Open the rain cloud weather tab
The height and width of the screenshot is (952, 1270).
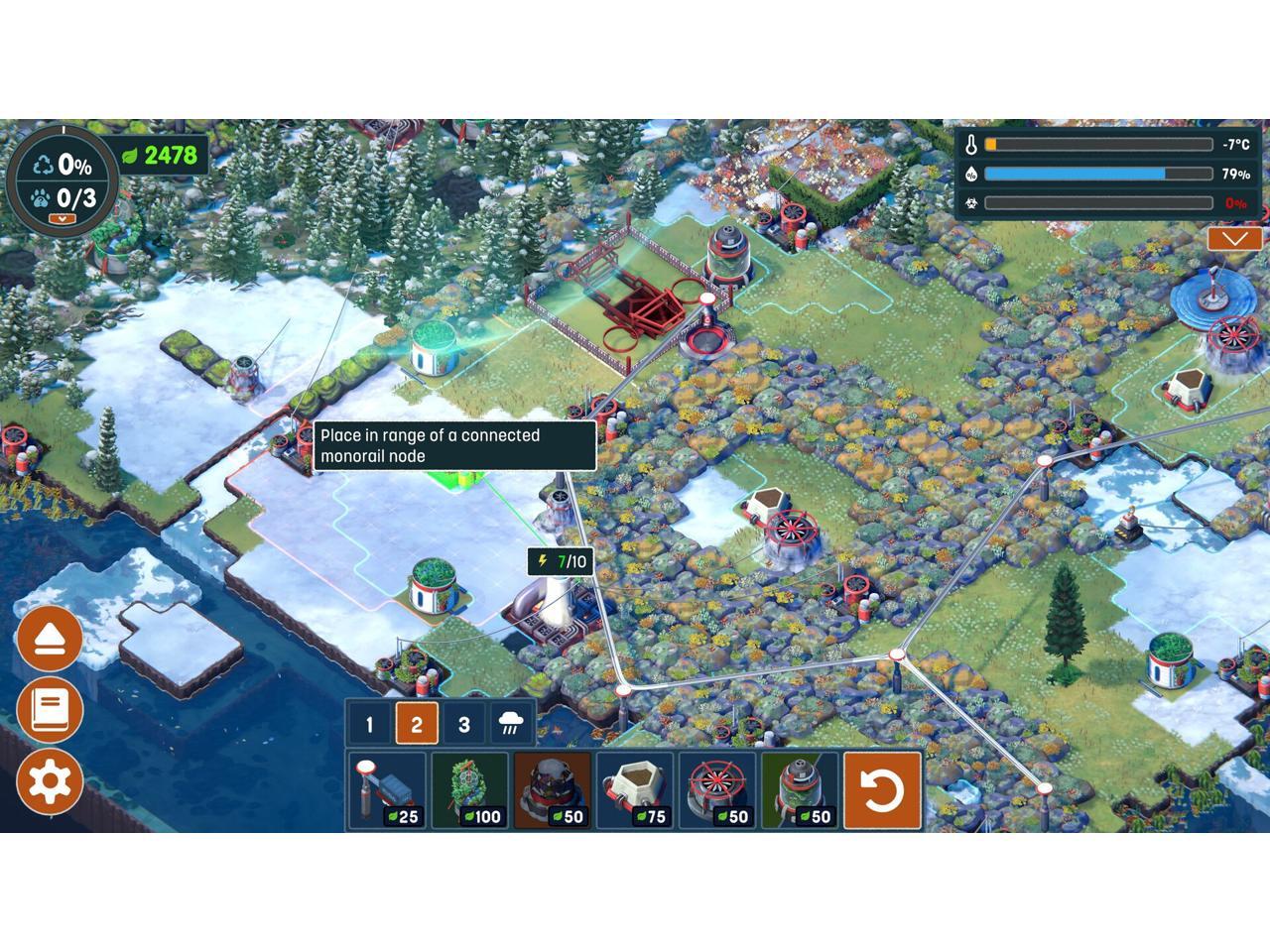pos(512,724)
